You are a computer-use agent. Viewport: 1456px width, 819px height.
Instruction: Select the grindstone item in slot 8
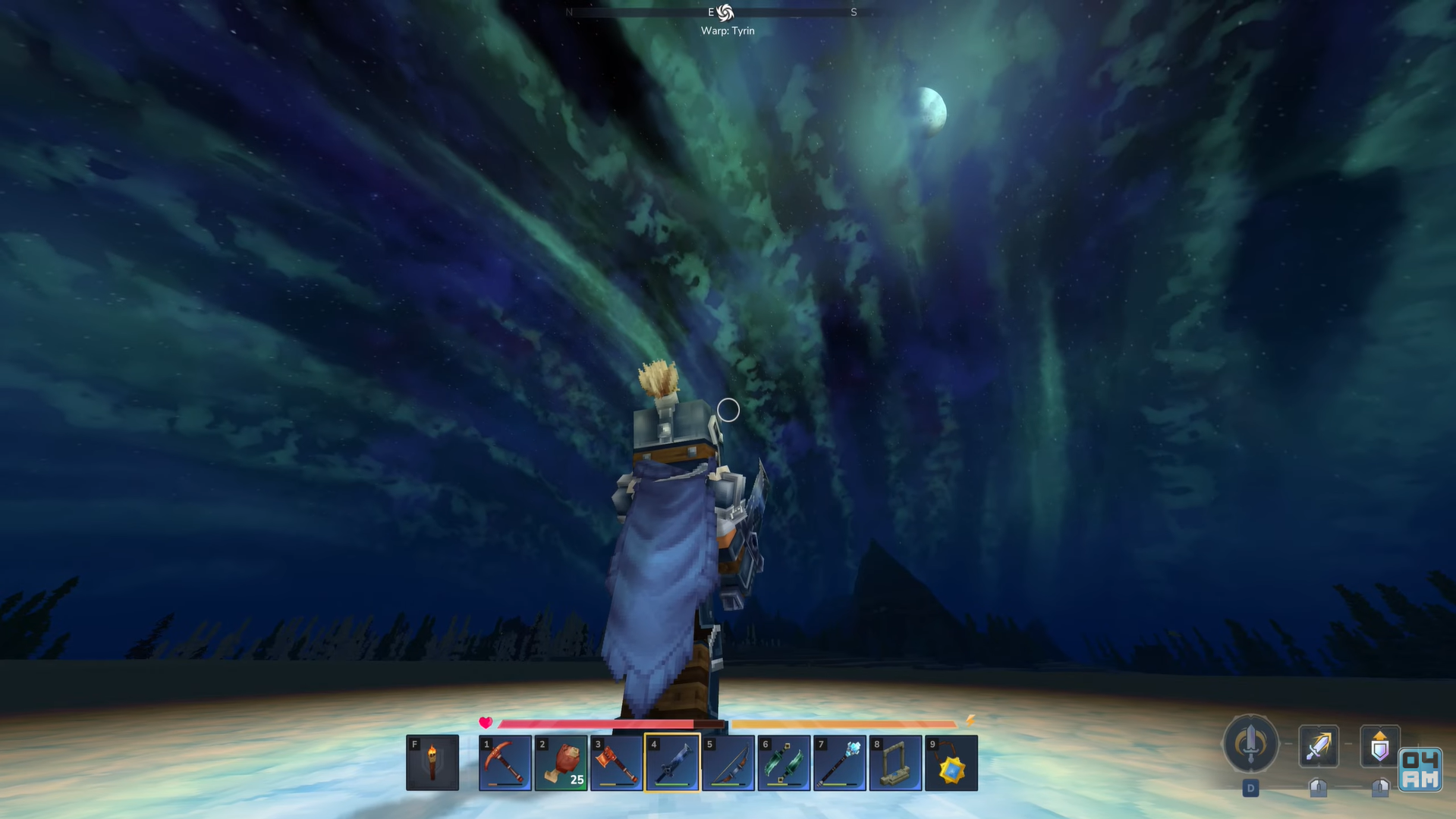point(895,762)
